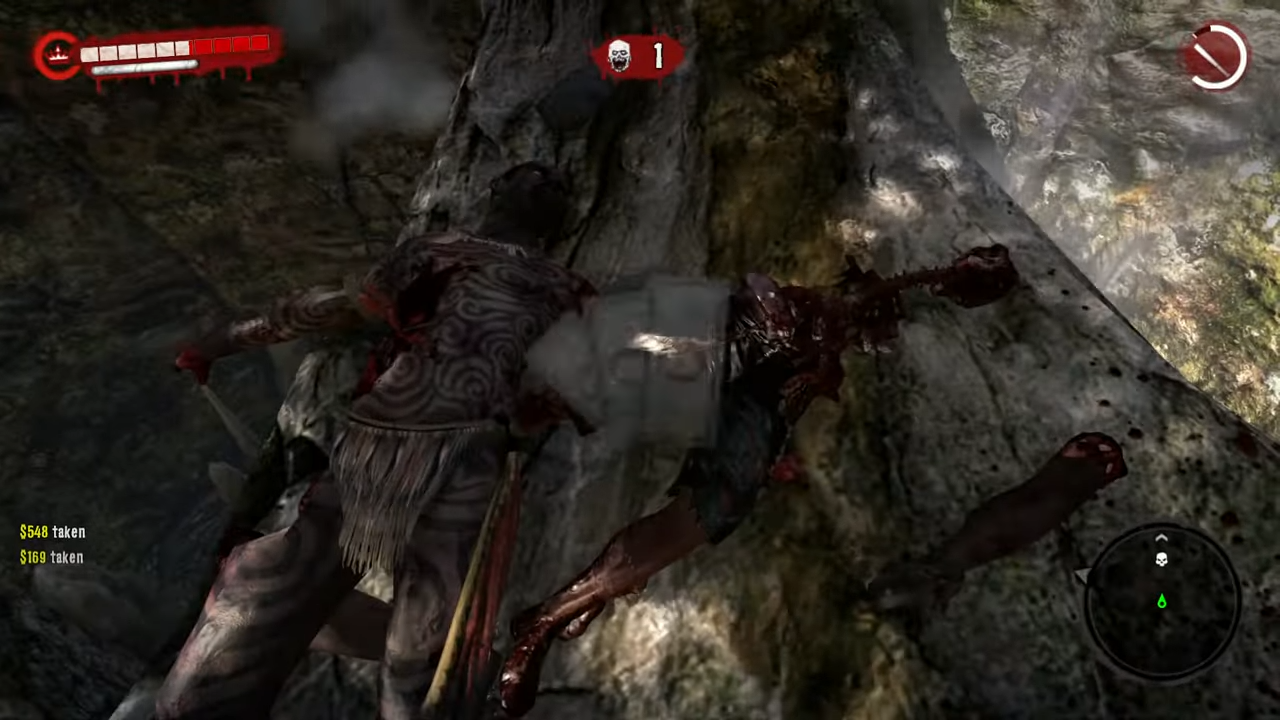The width and height of the screenshot is (1280, 720).
Task: Click the segmented red health bar
Action: click(x=172, y=48)
